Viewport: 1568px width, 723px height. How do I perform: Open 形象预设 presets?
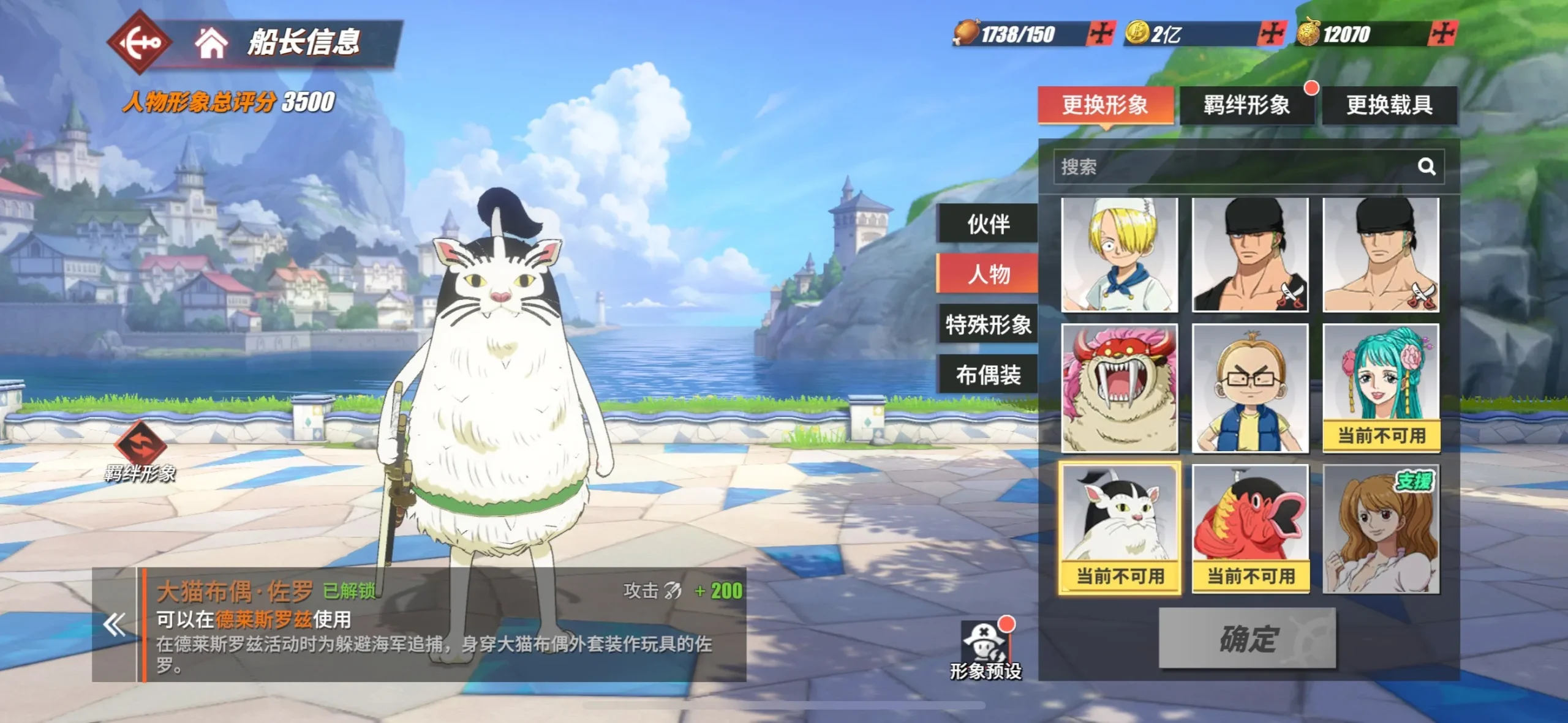(985, 650)
